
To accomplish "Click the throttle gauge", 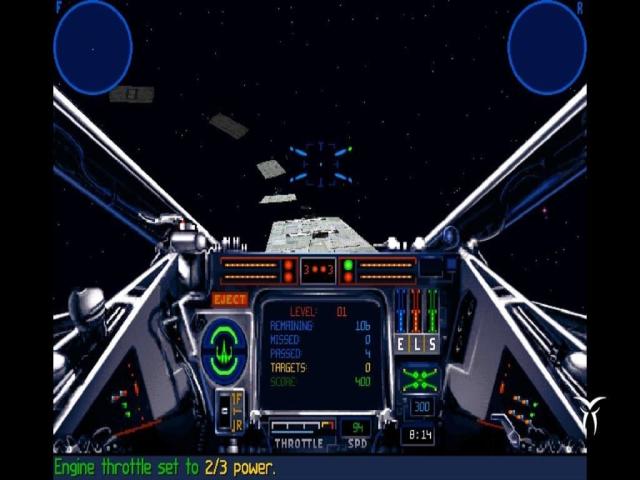I will pos(298,428).
